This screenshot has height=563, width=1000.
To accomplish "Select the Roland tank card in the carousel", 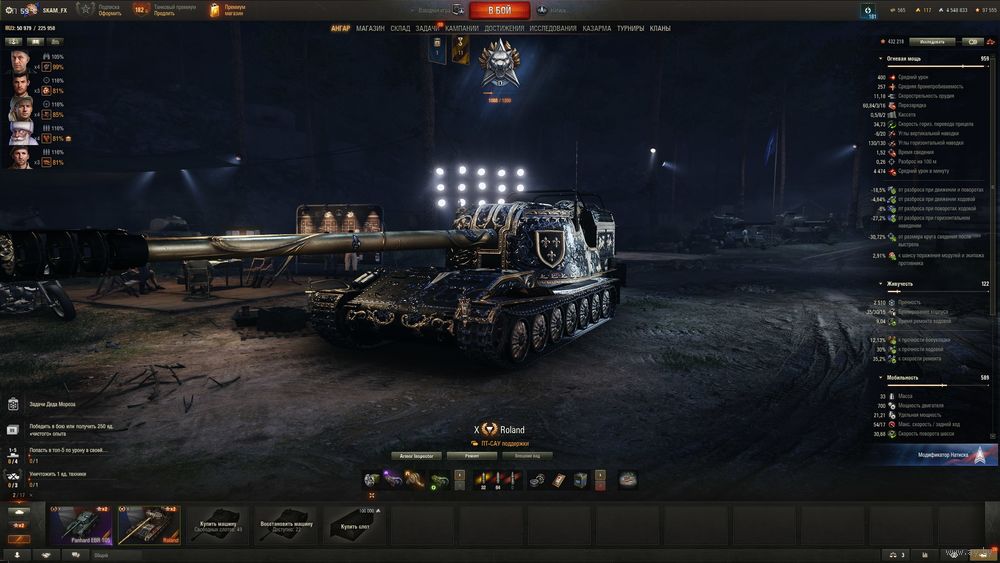I will click(x=149, y=524).
